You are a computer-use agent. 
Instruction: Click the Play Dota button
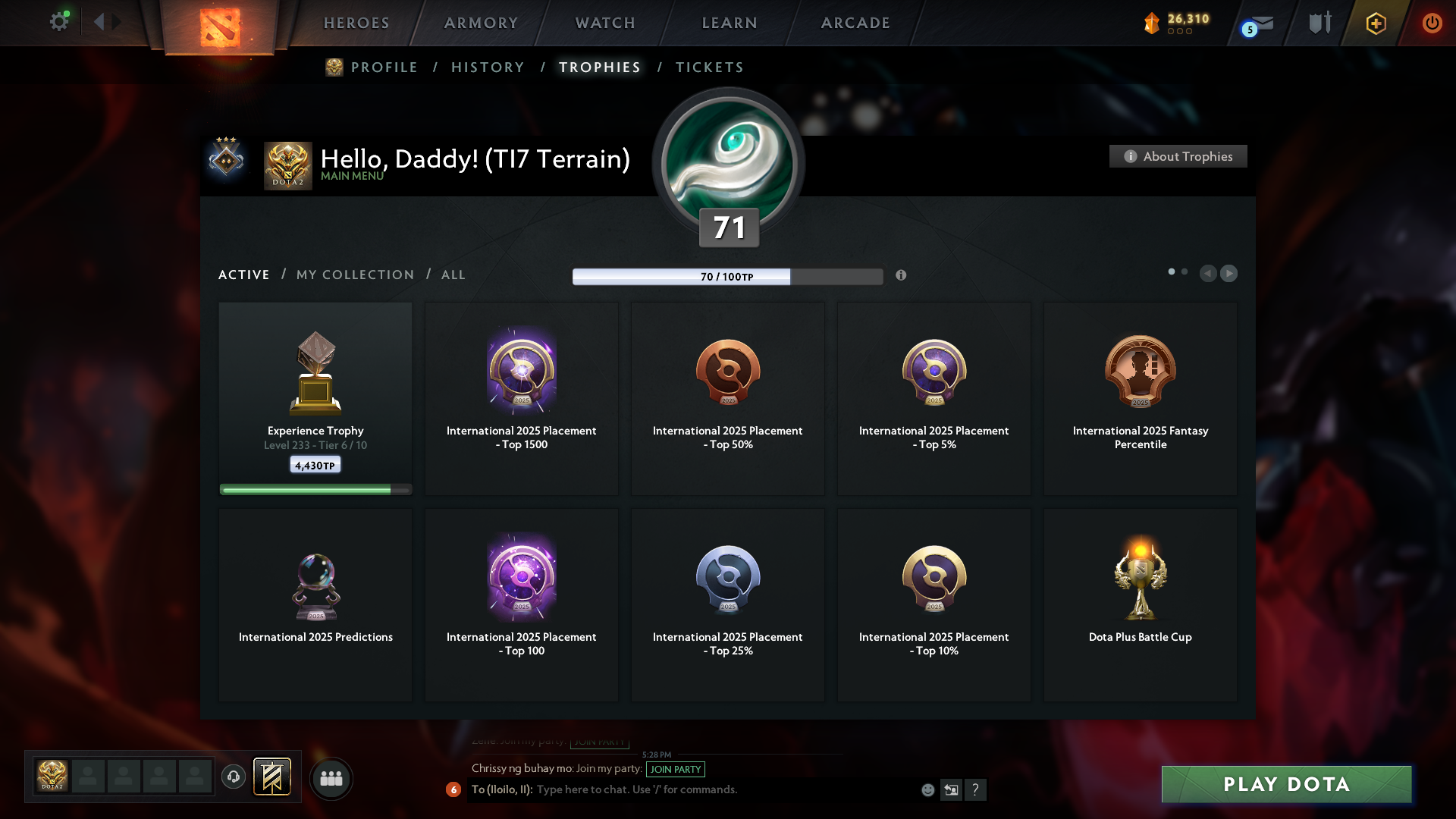tap(1286, 784)
